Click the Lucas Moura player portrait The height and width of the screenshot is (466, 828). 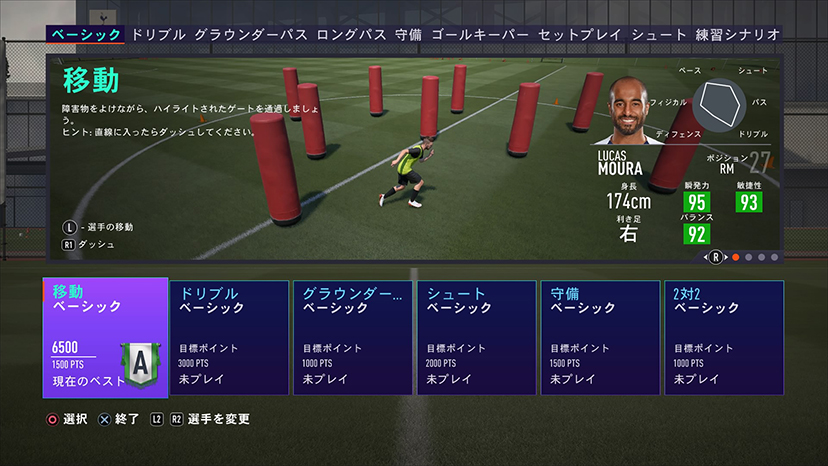(x=627, y=113)
